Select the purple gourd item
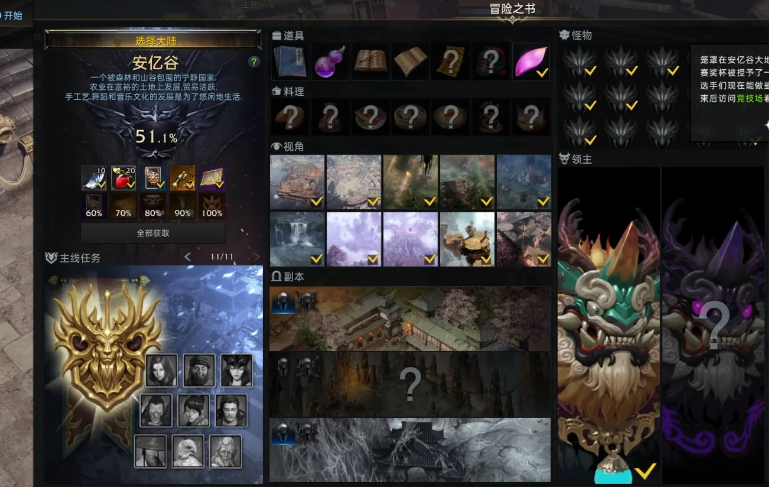The height and width of the screenshot is (487, 769). [329, 62]
